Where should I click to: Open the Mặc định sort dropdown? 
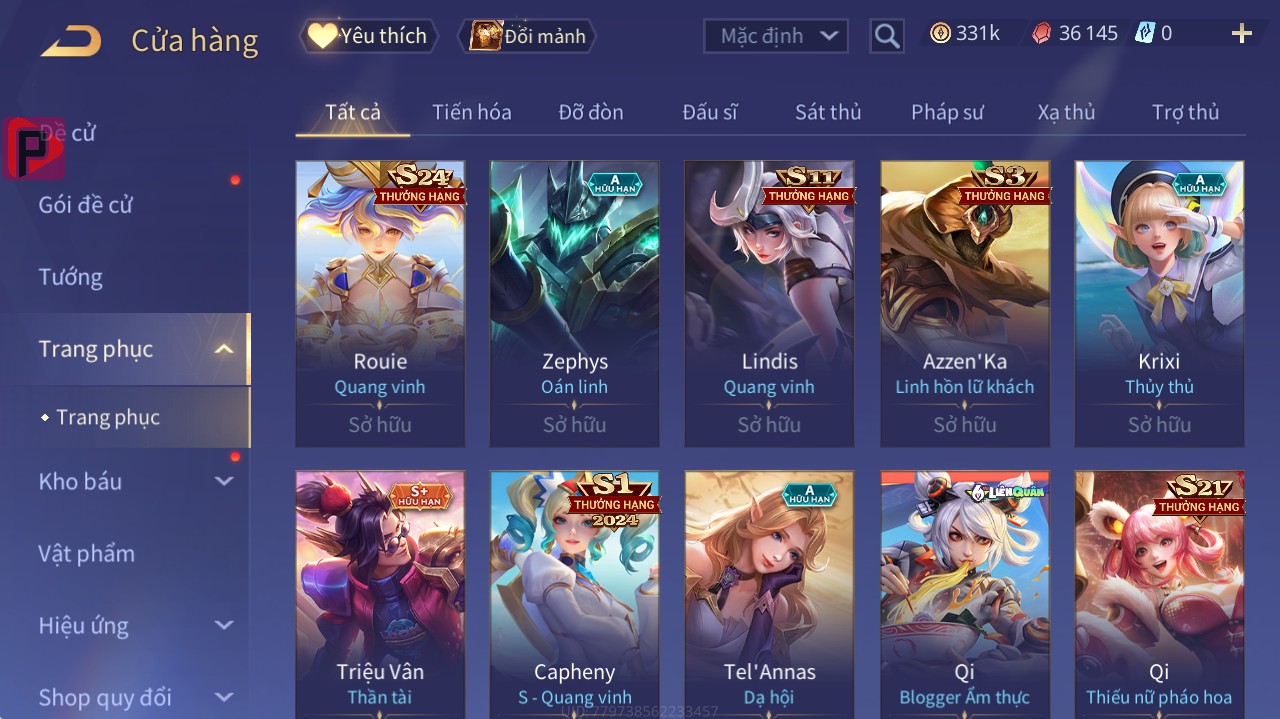[x=776, y=36]
